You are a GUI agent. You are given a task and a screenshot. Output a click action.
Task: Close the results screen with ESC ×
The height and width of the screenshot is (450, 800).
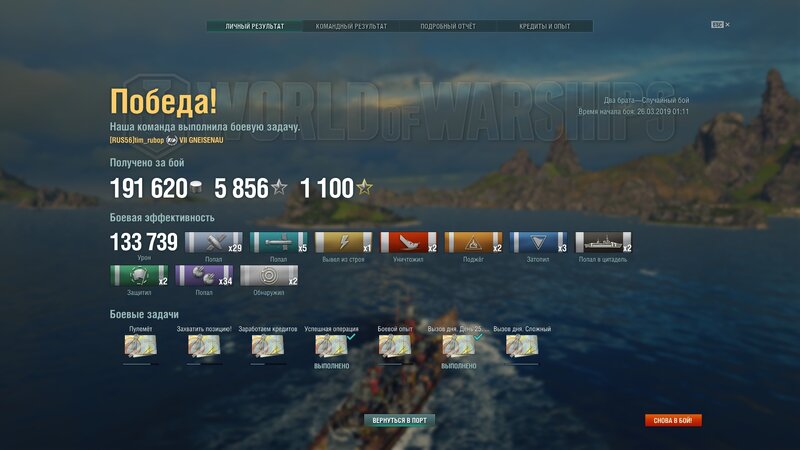click(x=720, y=24)
